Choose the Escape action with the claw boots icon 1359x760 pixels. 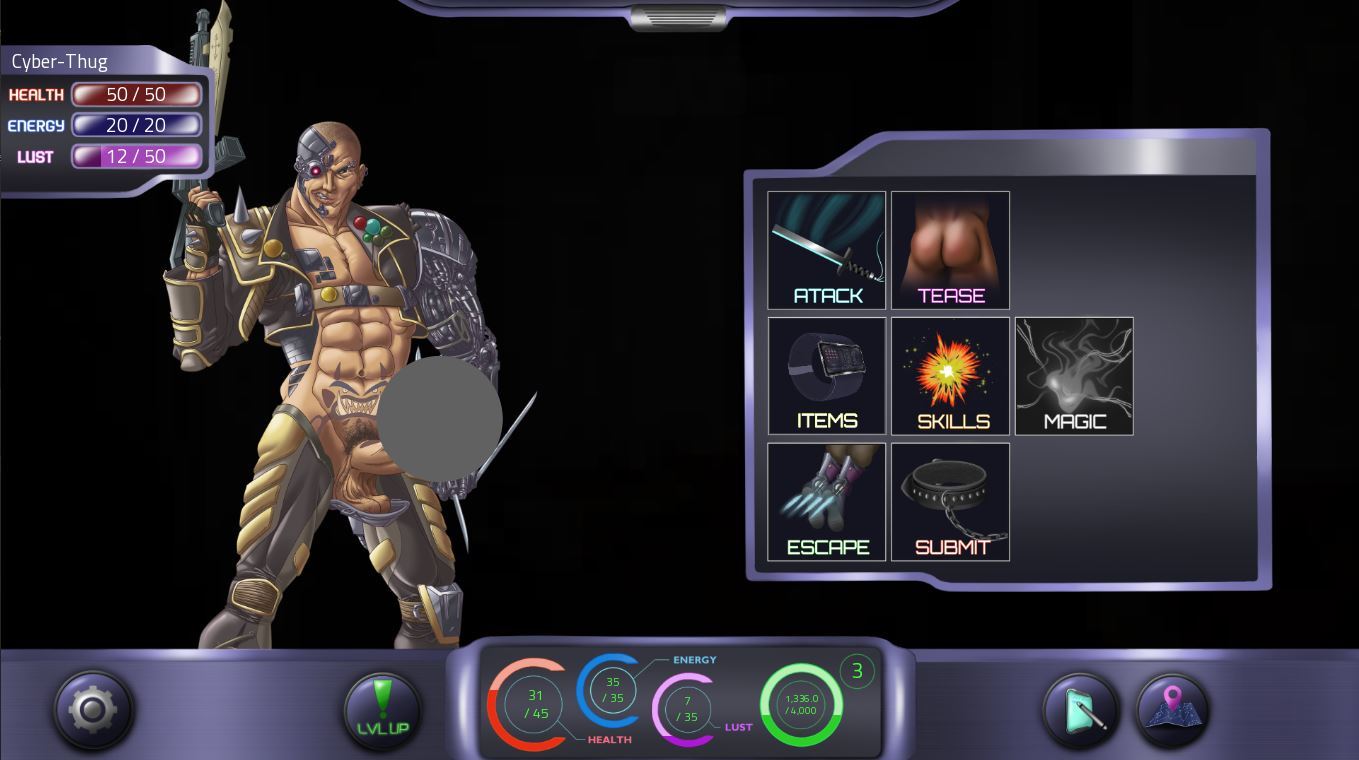click(x=826, y=501)
